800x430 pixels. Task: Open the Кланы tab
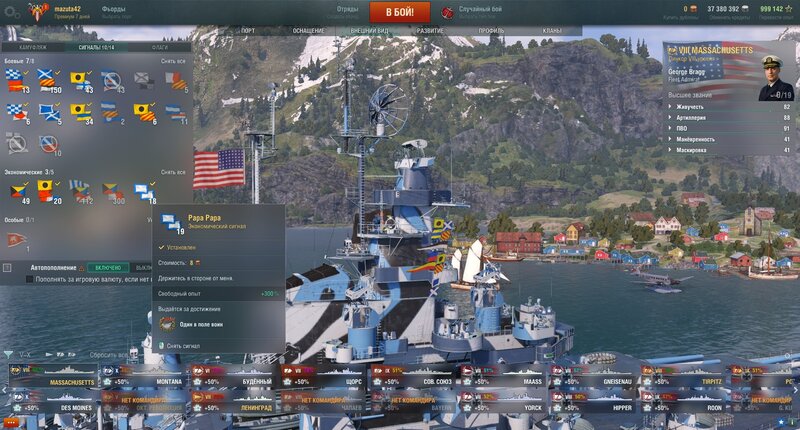coord(551,31)
